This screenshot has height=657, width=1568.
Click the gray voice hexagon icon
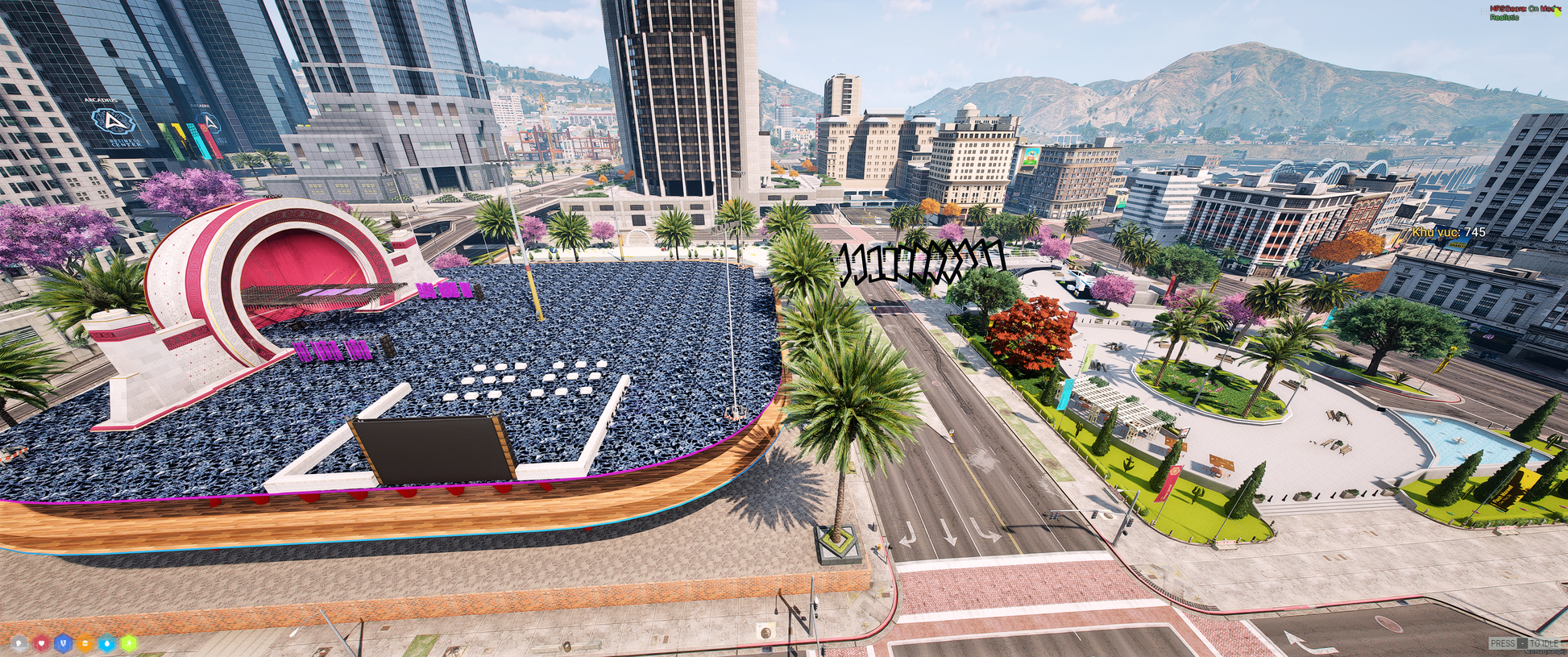[x=19, y=643]
